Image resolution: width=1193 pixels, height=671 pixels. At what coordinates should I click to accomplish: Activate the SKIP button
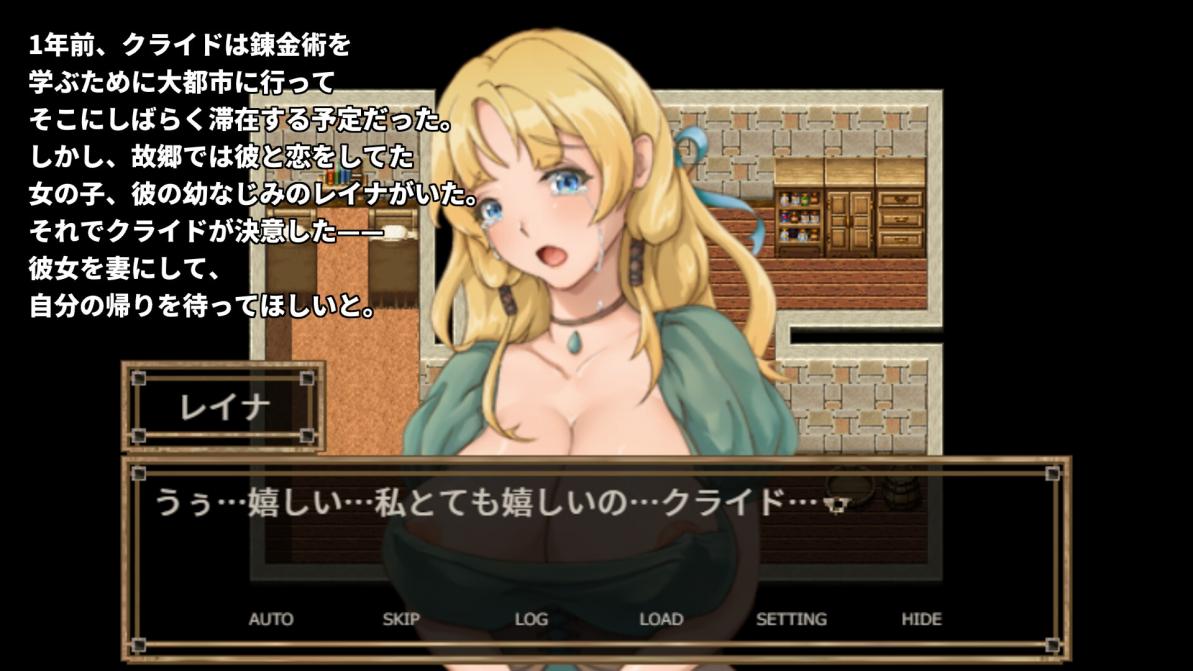(x=401, y=619)
